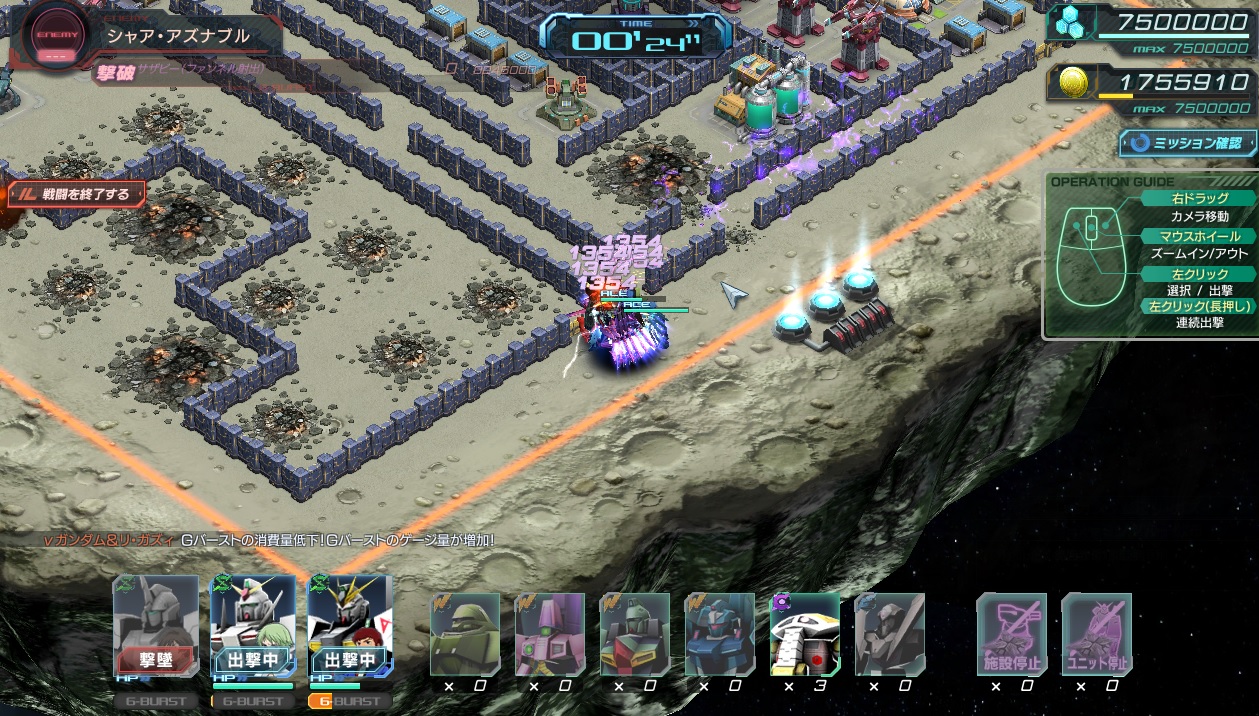The width and height of the screenshot is (1259, 716).
Task: Open the ミッション確認 mission check
Action: (x=1187, y=143)
